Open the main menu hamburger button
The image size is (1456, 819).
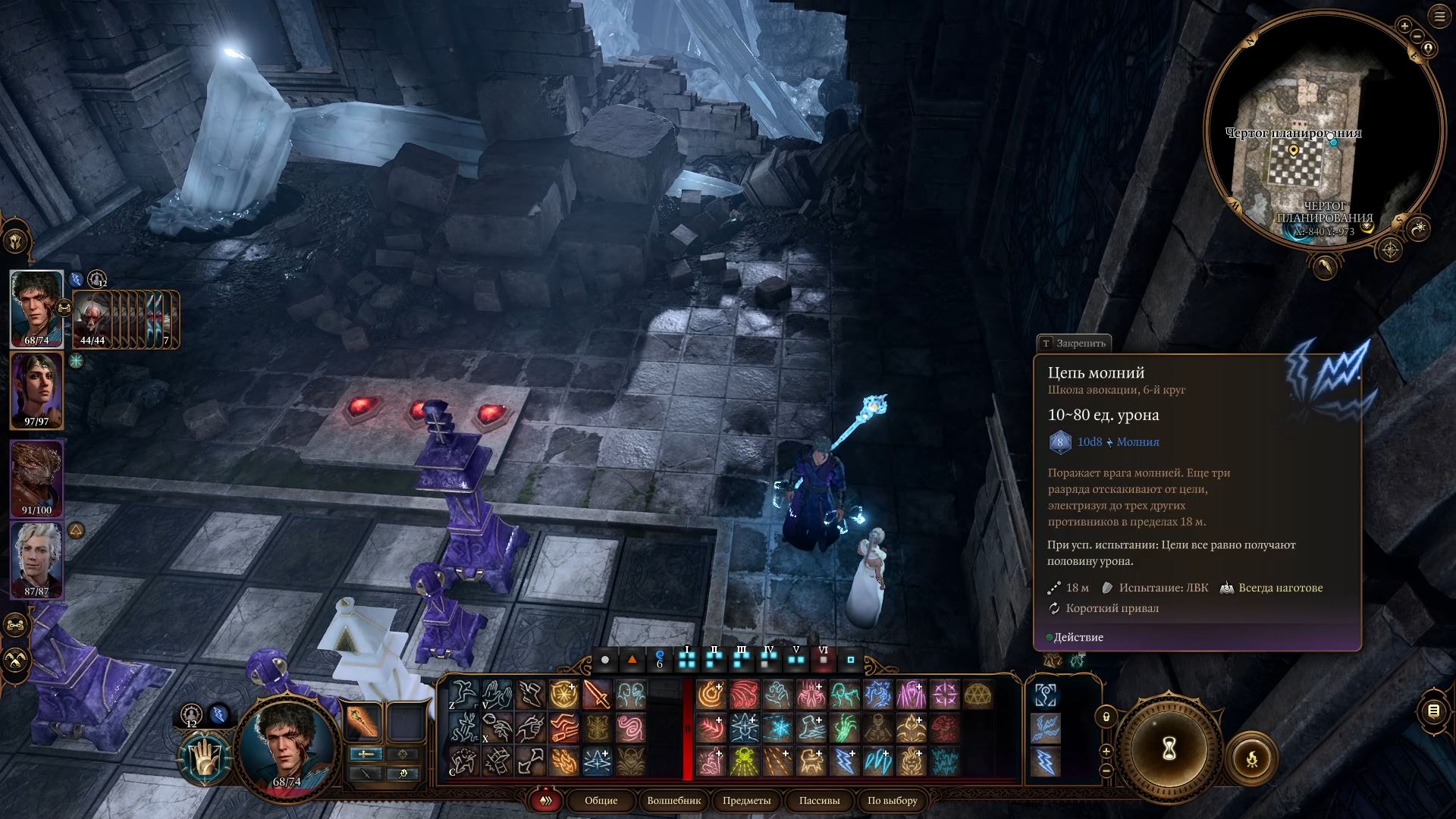(1439, 17)
